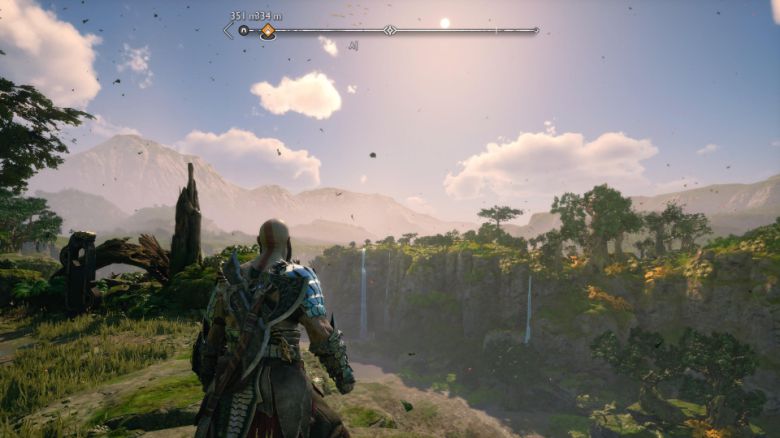Select the orange diamond quest marker on compass
Screen dimensions: 780x438
tap(268, 31)
